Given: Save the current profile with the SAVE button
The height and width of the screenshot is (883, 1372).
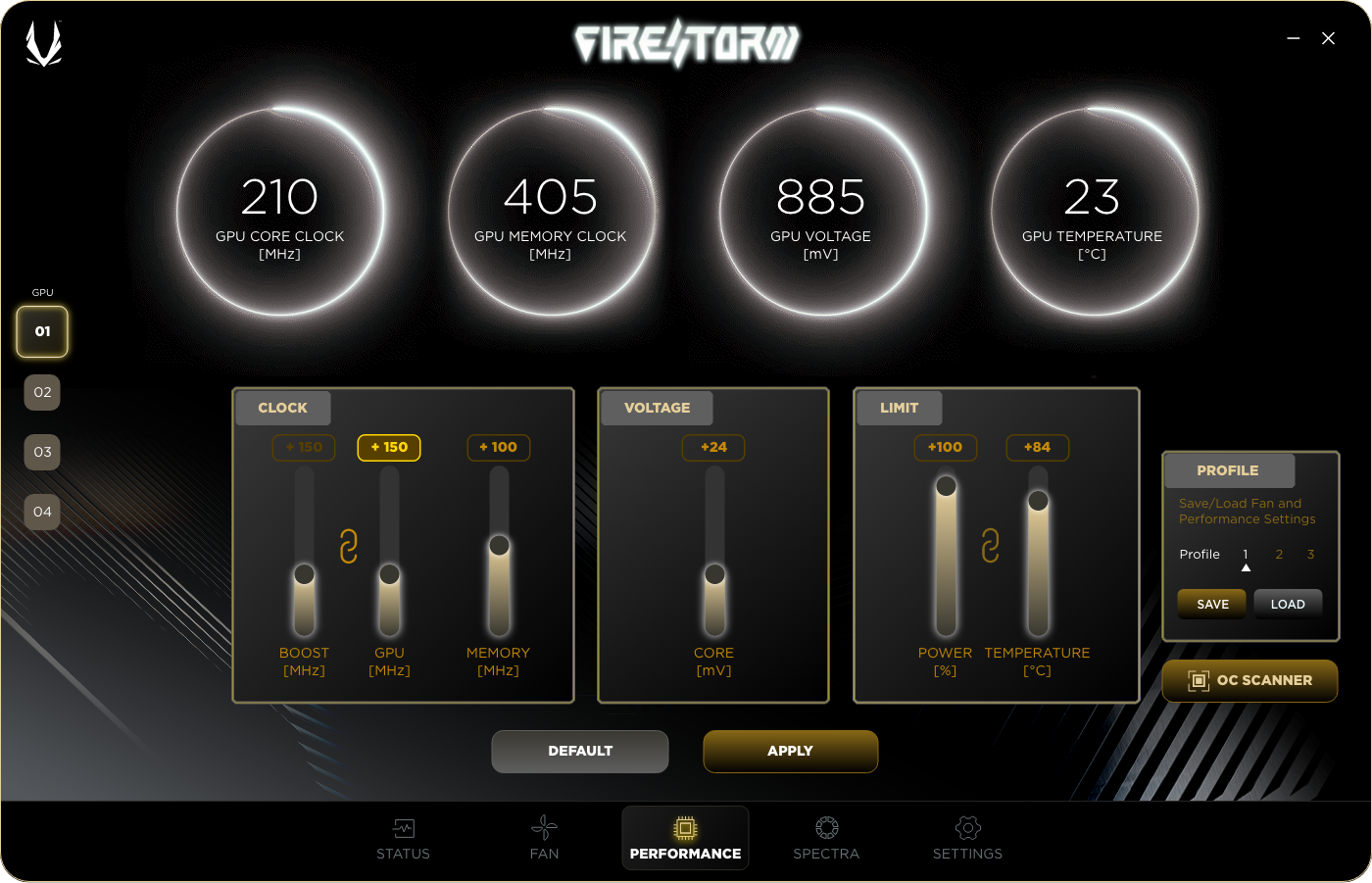Looking at the screenshot, I should point(1211,604).
